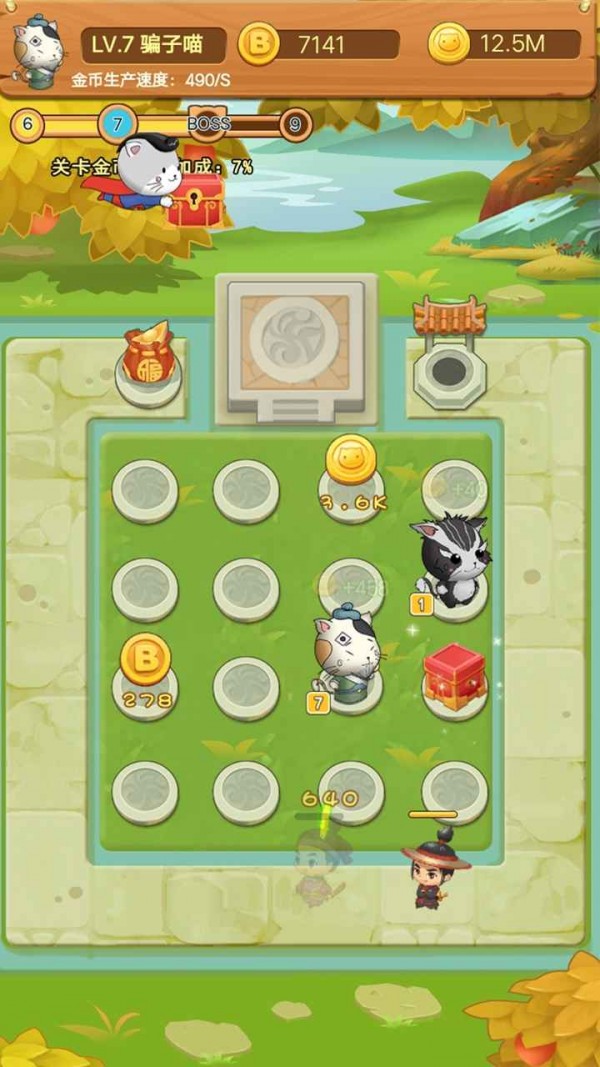Collect the gold coin labeled 3.6K
Image resolution: width=600 pixels, height=1067 pixels.
[x=351, y=462]
